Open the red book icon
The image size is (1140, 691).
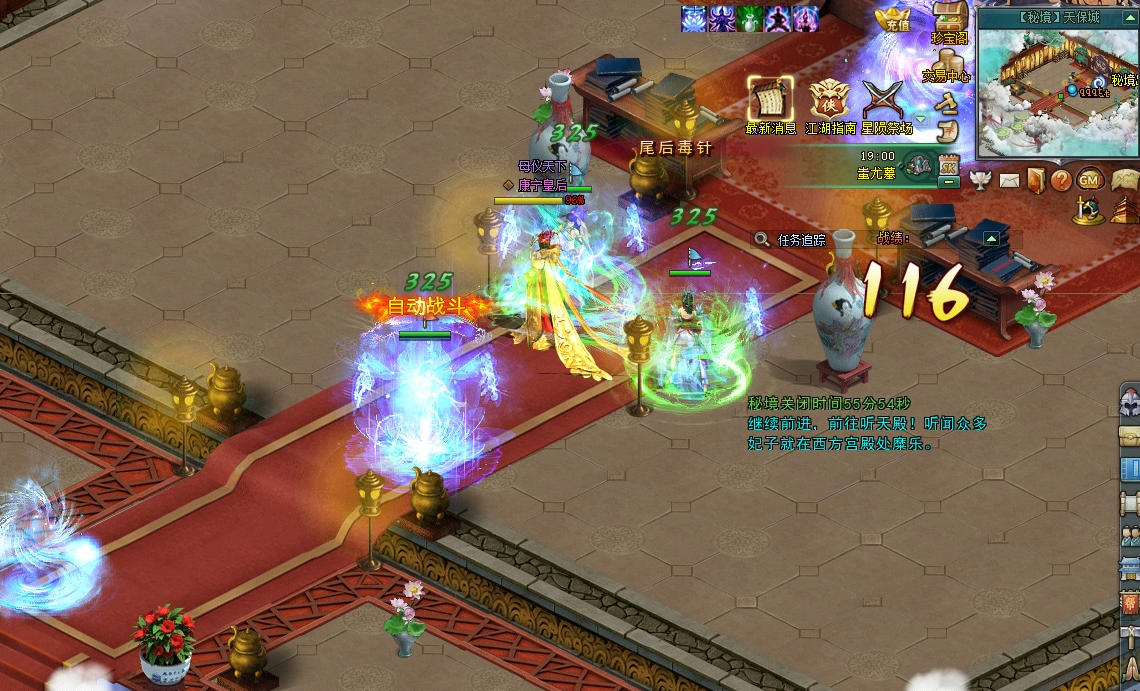pyautogui.click(x=1035, y=180)
